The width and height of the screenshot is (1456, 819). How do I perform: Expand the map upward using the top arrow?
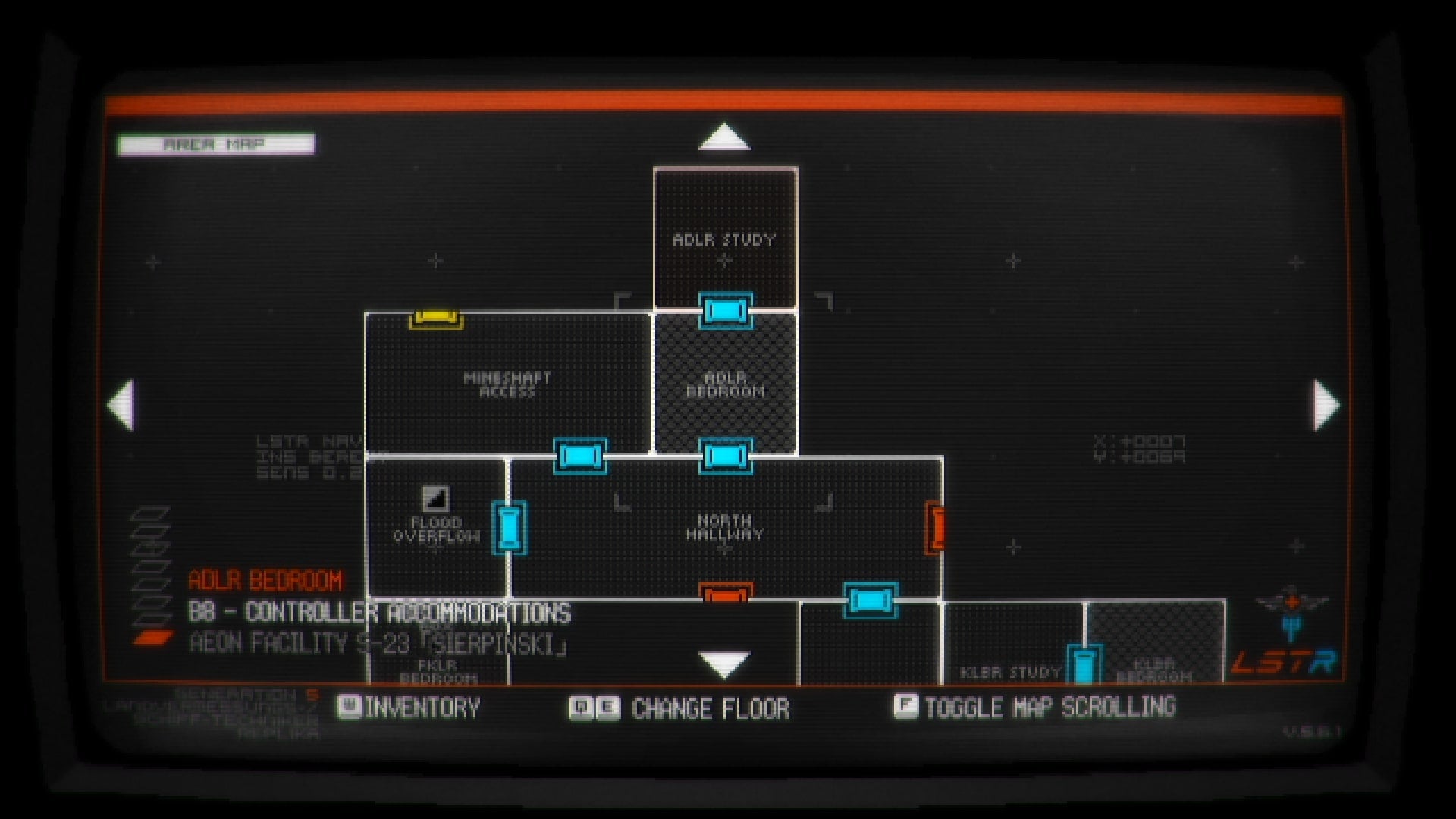(726, 138)
